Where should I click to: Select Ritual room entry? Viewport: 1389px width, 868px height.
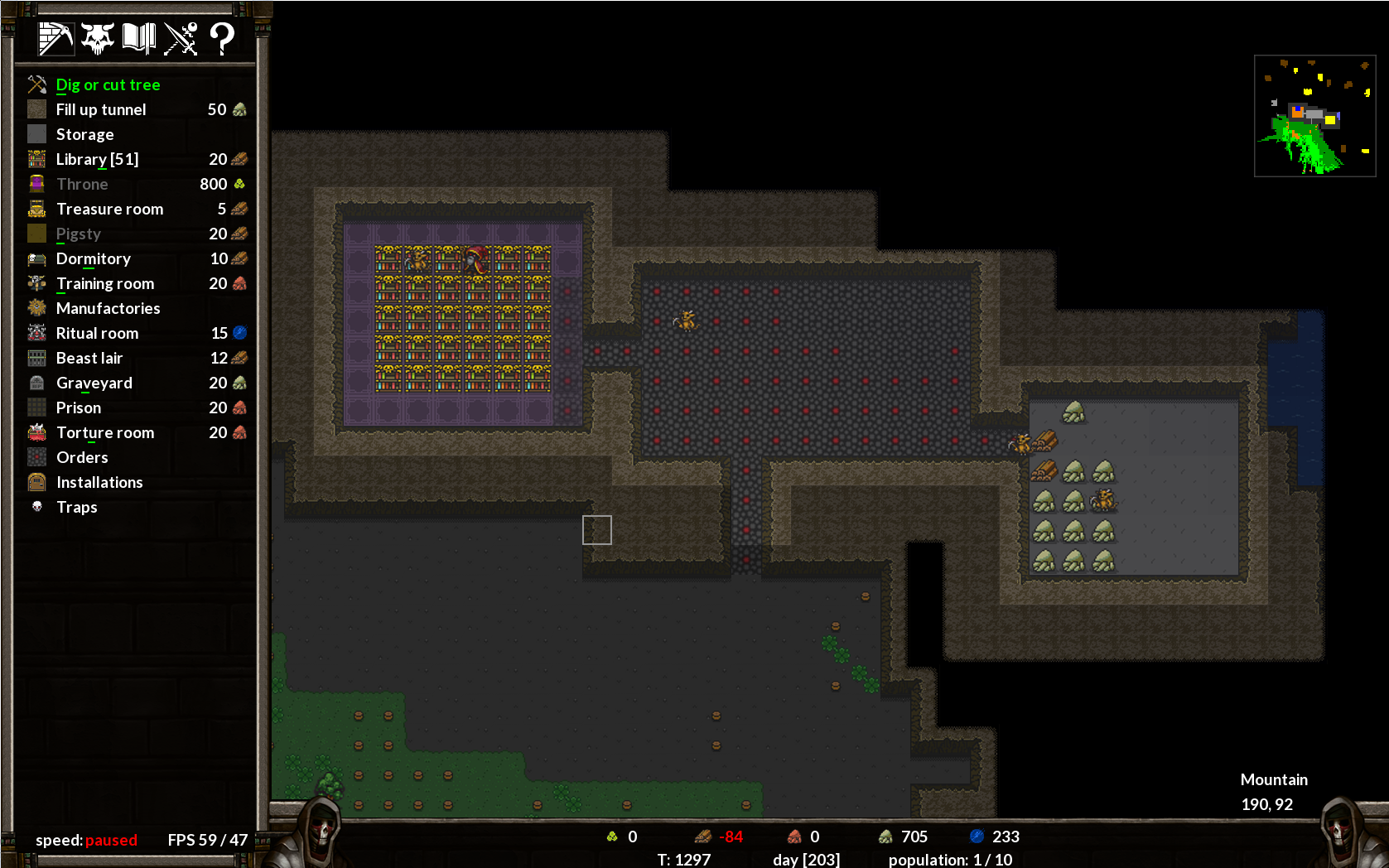[x=97, y=333]
